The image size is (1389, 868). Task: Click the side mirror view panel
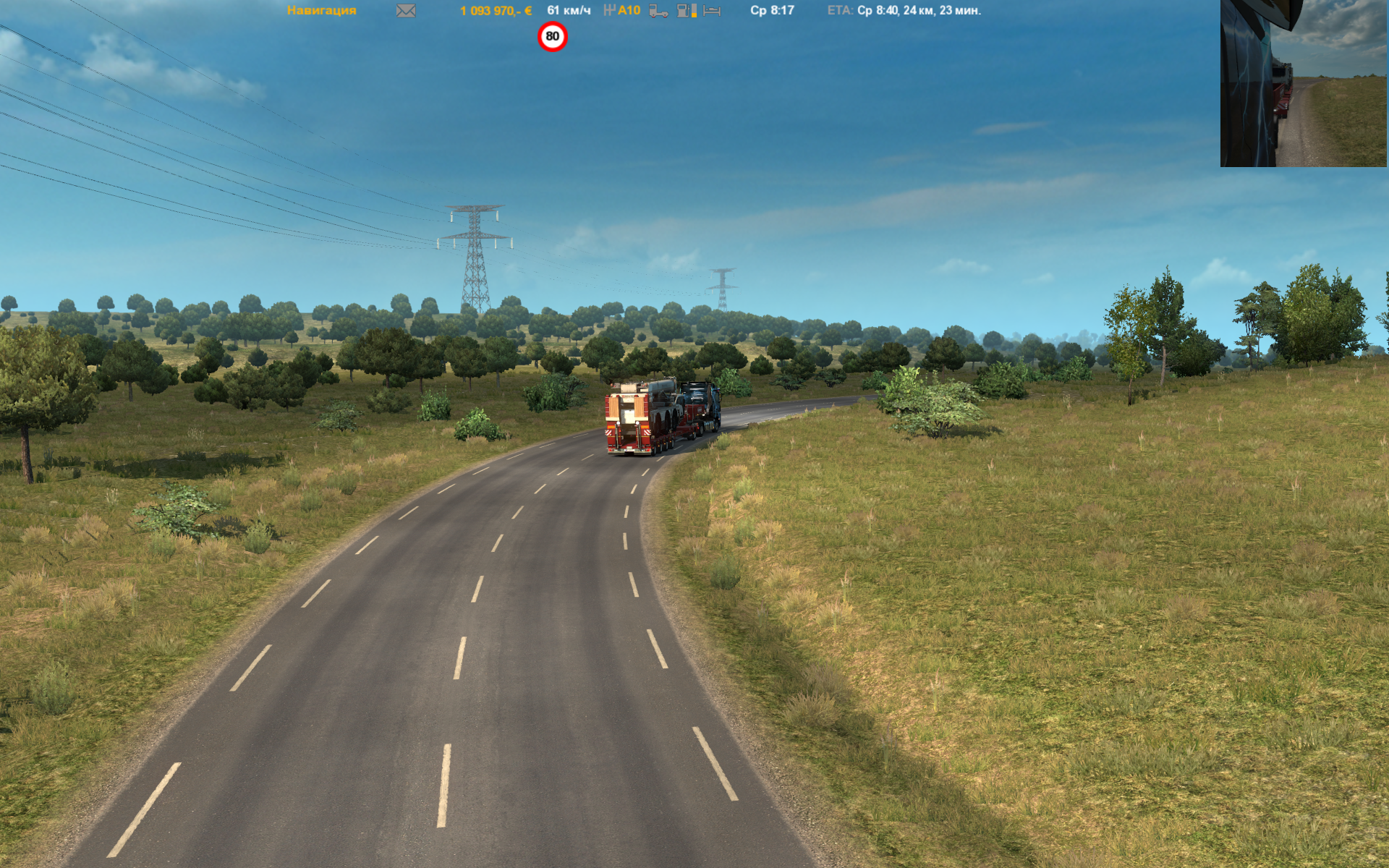coord(1303,83)
